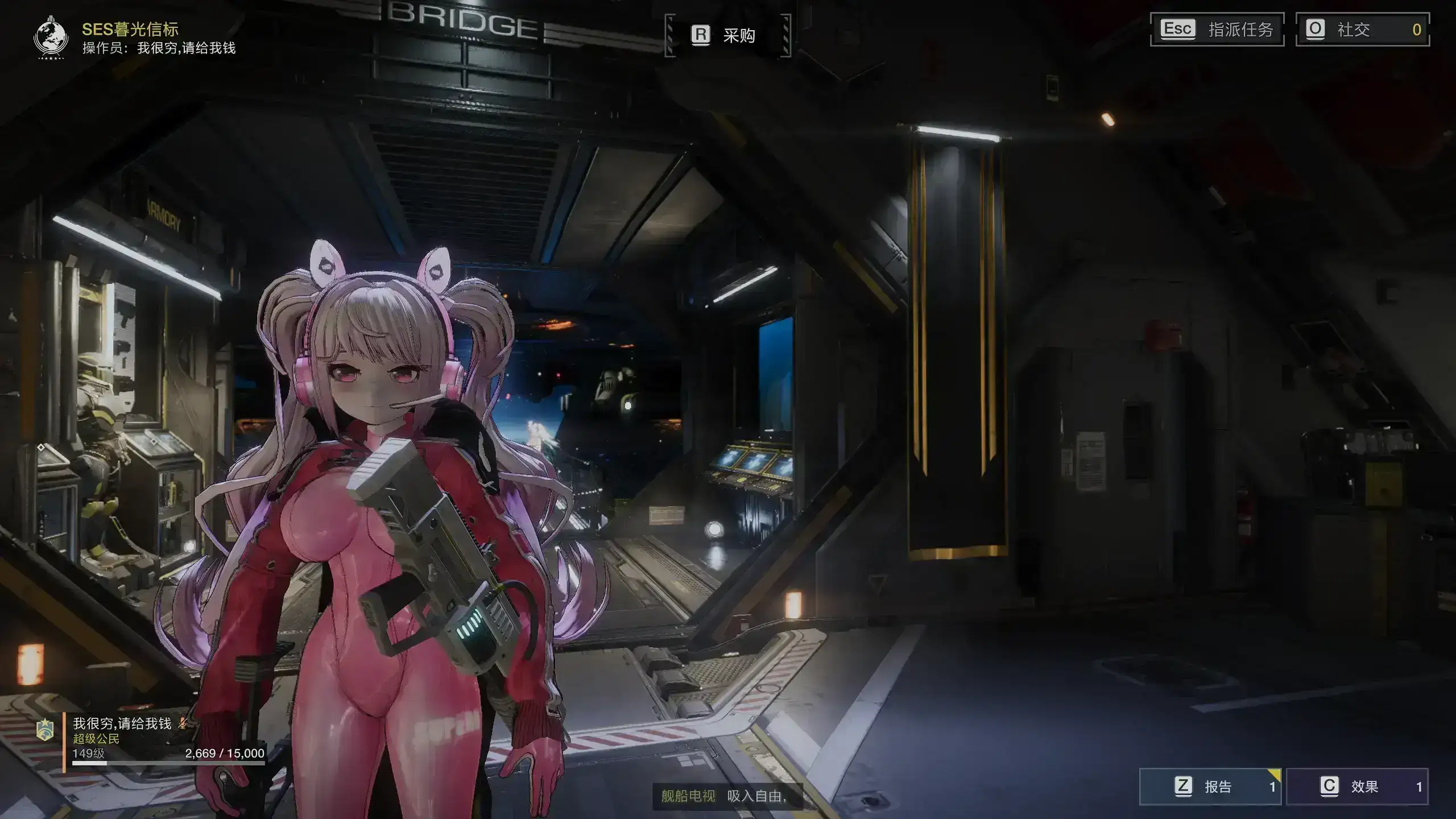Open the 社交 social panel

(x=1362, y=30)
